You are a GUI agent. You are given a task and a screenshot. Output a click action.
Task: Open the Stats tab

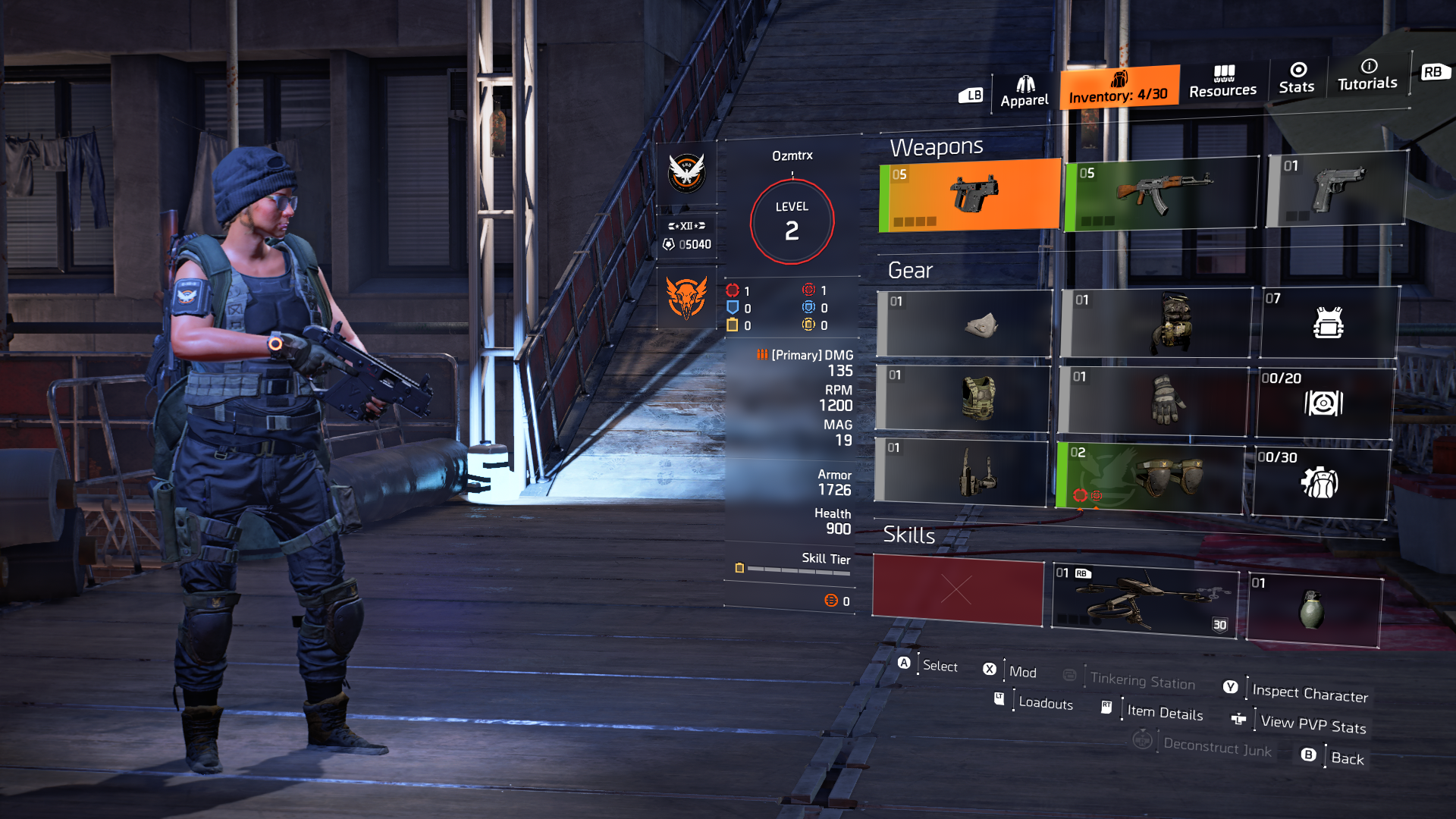(1297, 80)
